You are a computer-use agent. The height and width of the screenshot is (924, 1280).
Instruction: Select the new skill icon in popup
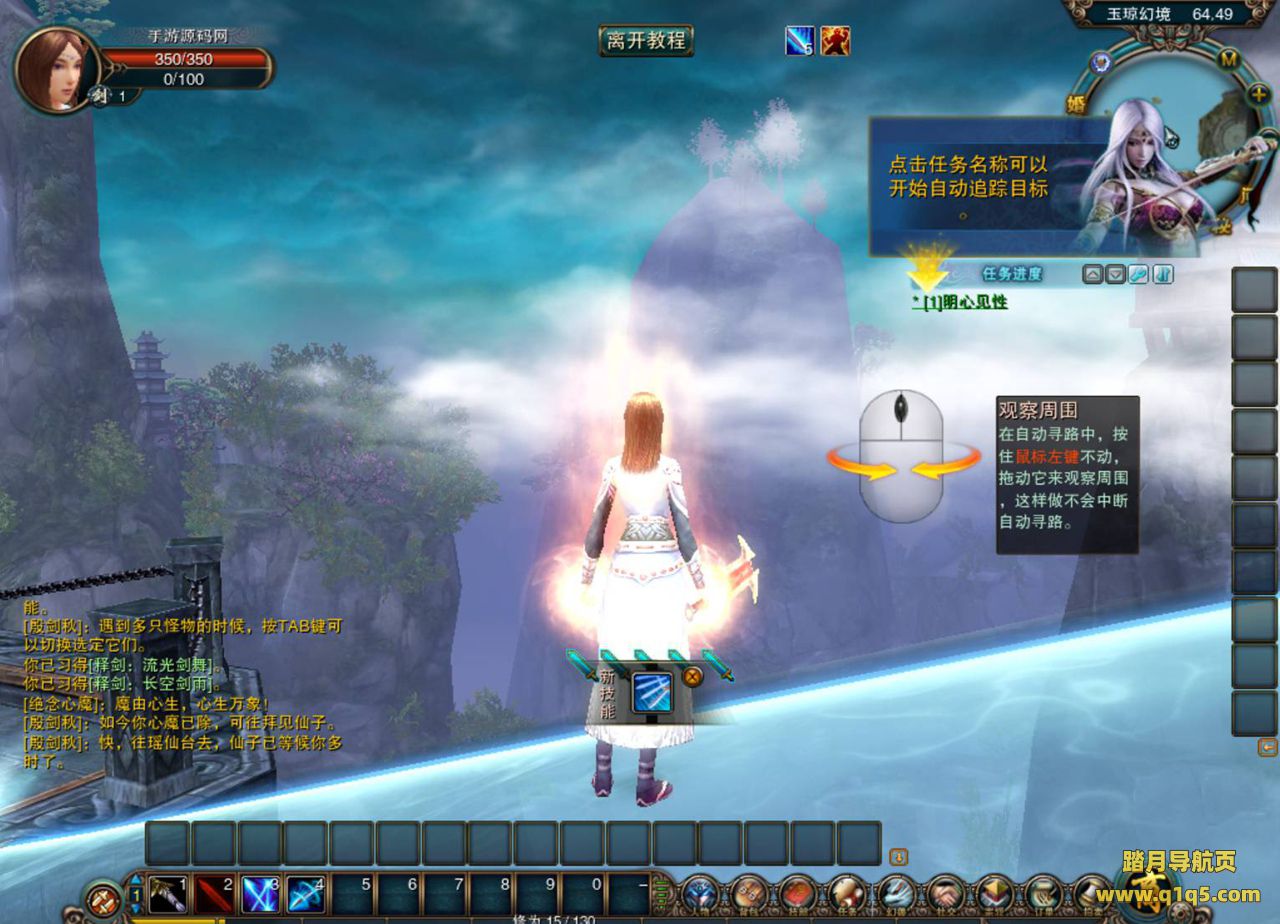pos(651,693)
